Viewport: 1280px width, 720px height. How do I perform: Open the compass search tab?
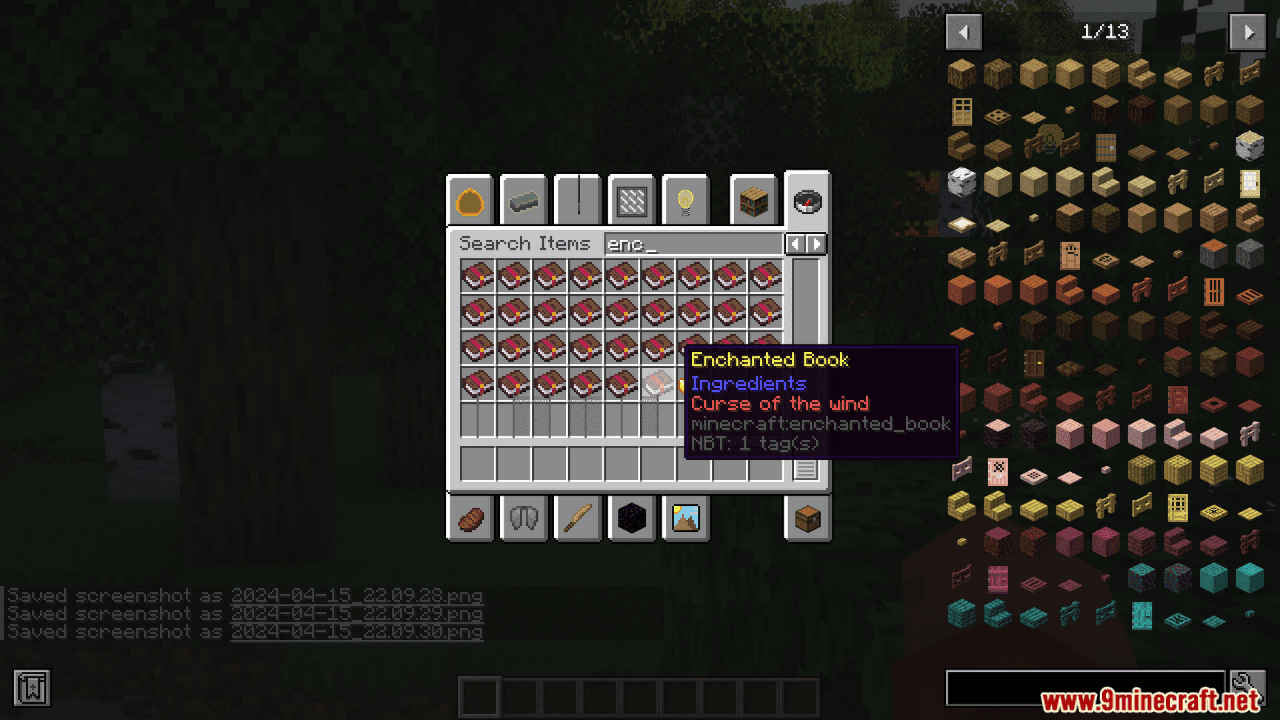point(807,202)
